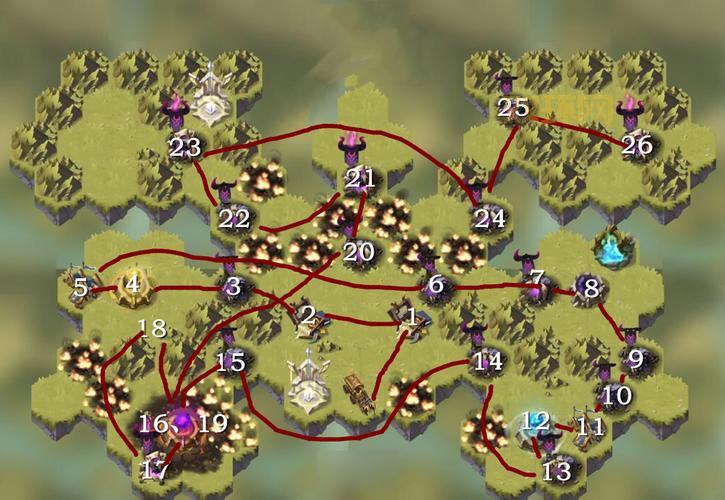Image resolution: width=725 pixels, height=500 pixels.
Task: Attack the enemy camp marked 24
Action: click(489, 214)
